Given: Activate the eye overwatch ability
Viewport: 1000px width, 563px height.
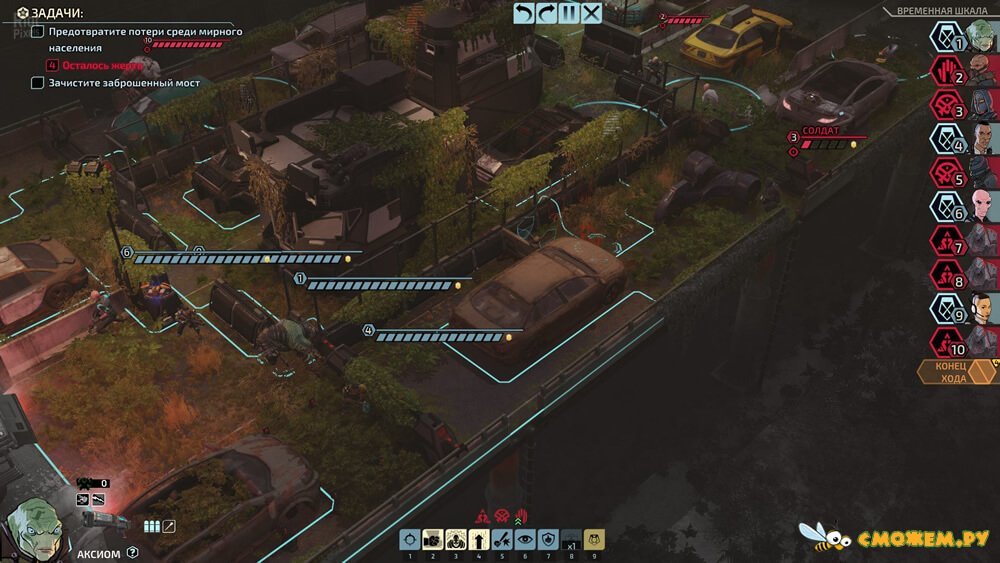Looking at the screenshot, I should point(525,540).
